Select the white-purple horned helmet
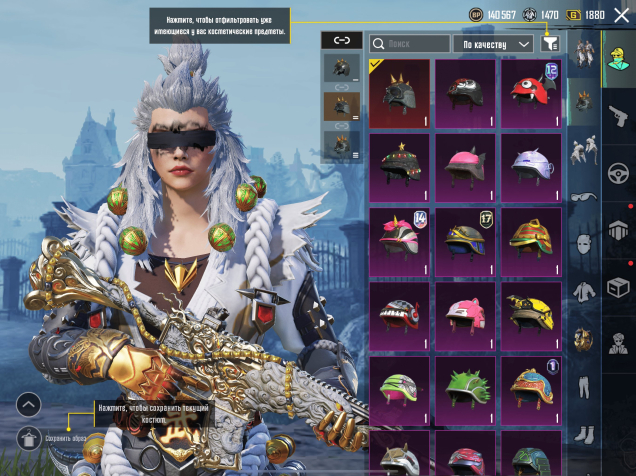Image resolution: width=636 pixels, height=476 pixels. point(531,168)
